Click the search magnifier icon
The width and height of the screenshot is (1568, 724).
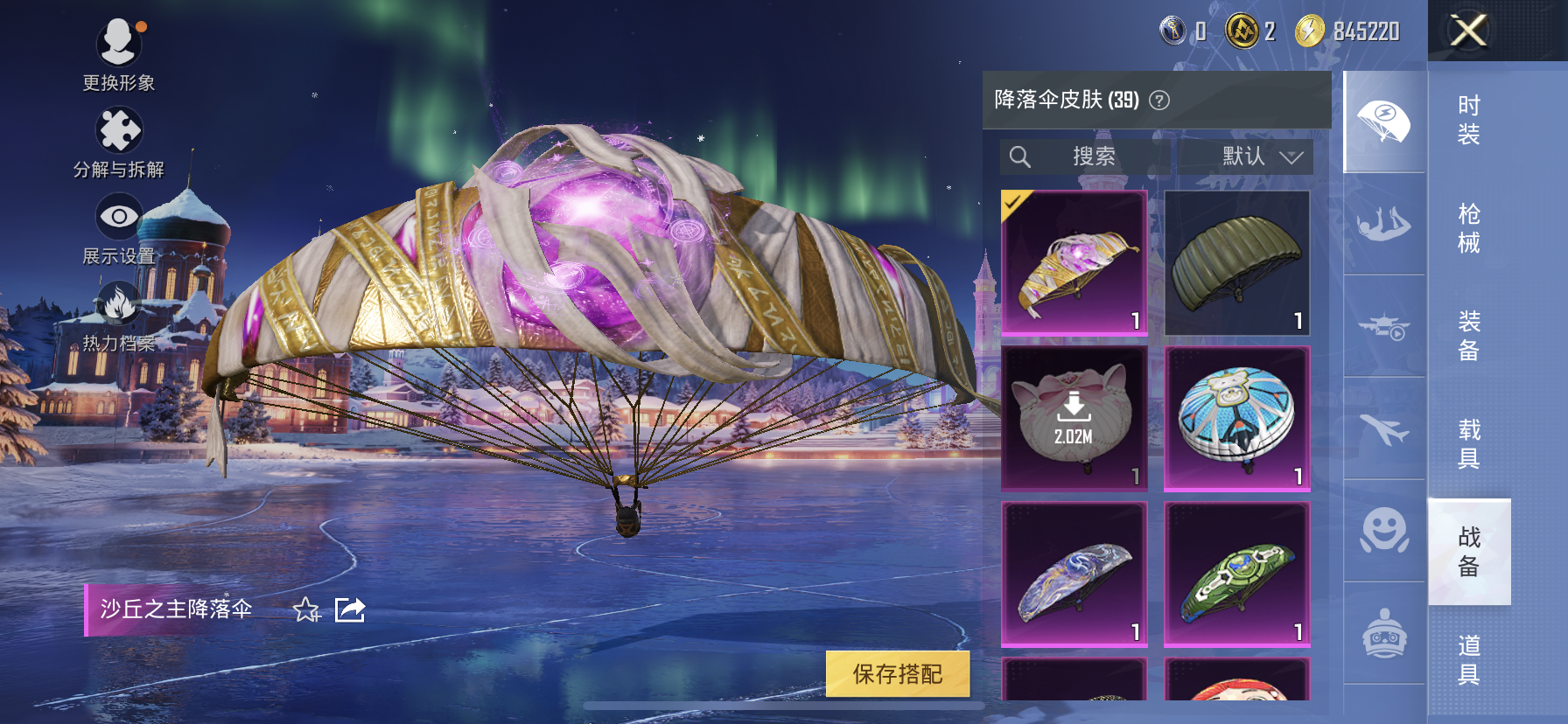coord(1020,157)
